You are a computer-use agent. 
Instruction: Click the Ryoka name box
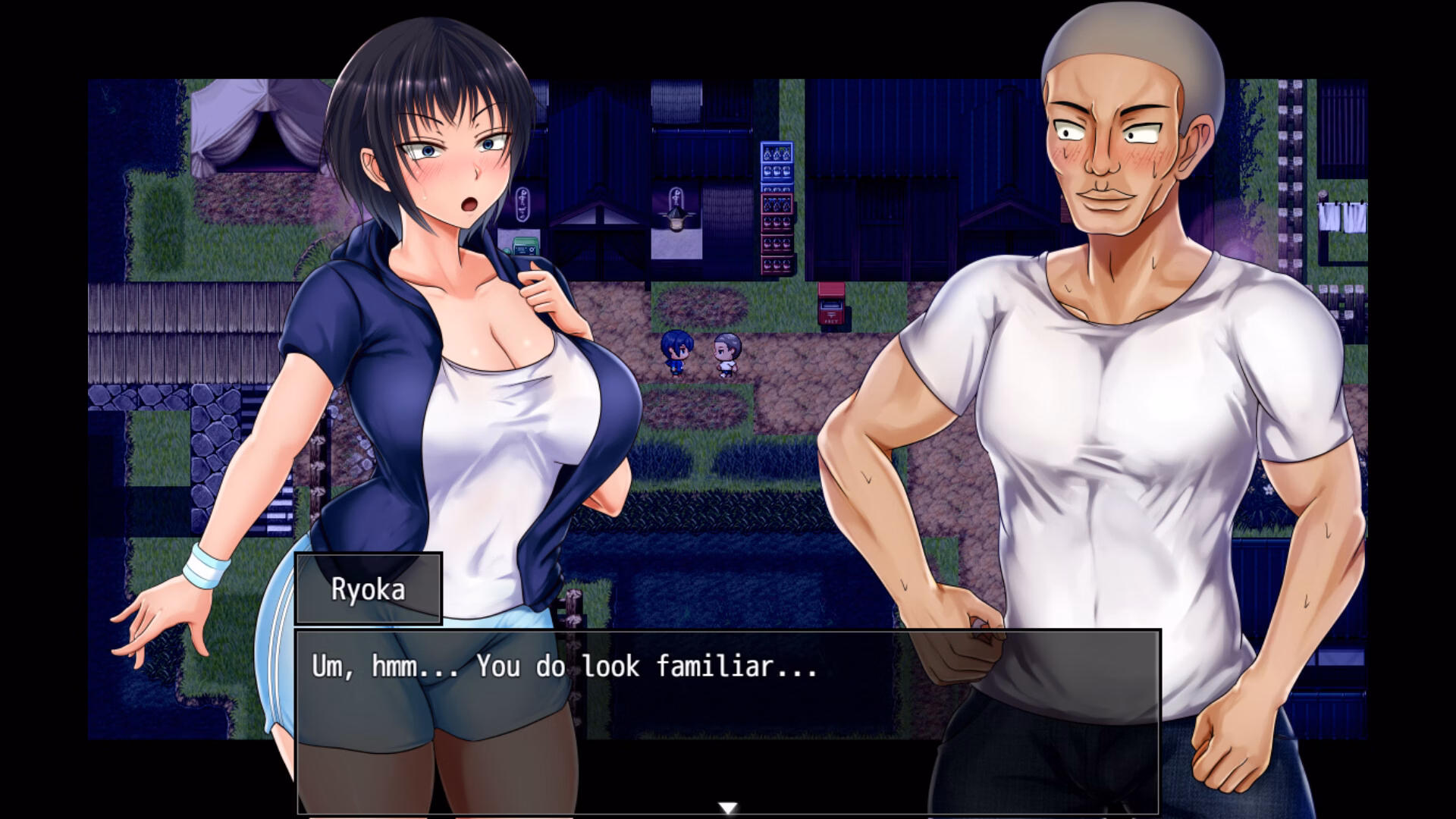[x=368, y=589]
